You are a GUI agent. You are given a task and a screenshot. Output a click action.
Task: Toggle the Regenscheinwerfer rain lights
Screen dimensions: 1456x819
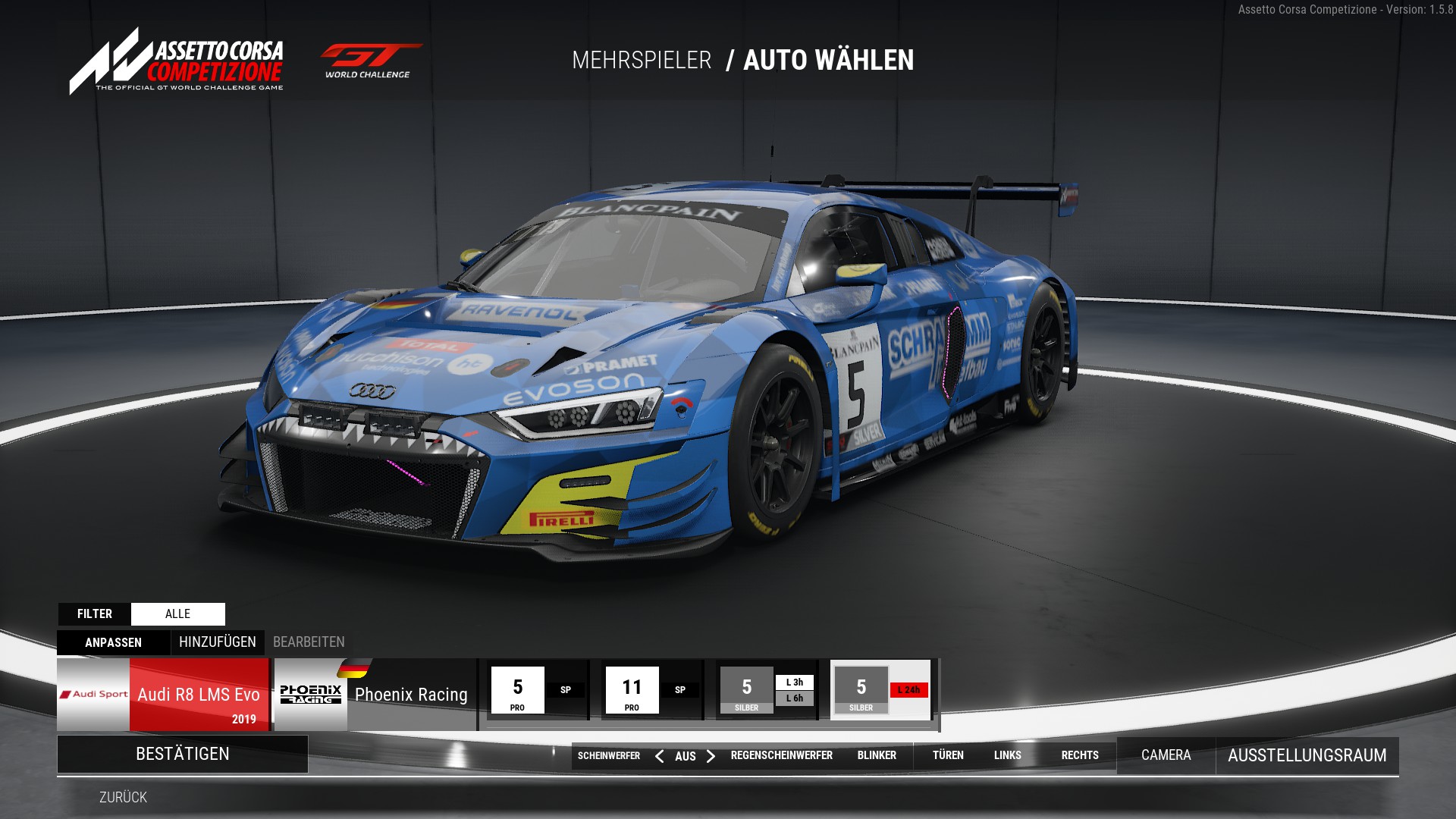[781, 755]
